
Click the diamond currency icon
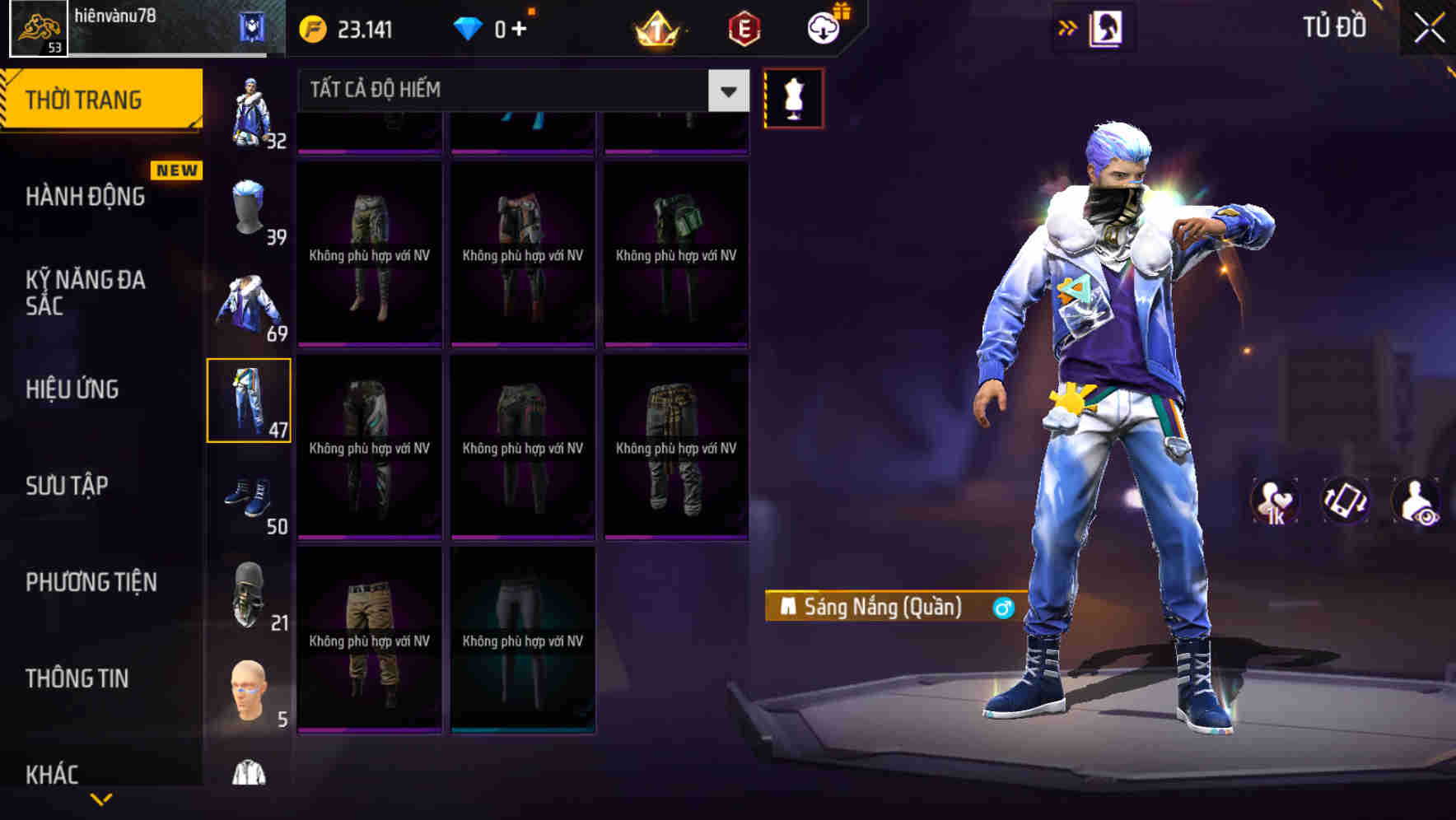point(469,27)
